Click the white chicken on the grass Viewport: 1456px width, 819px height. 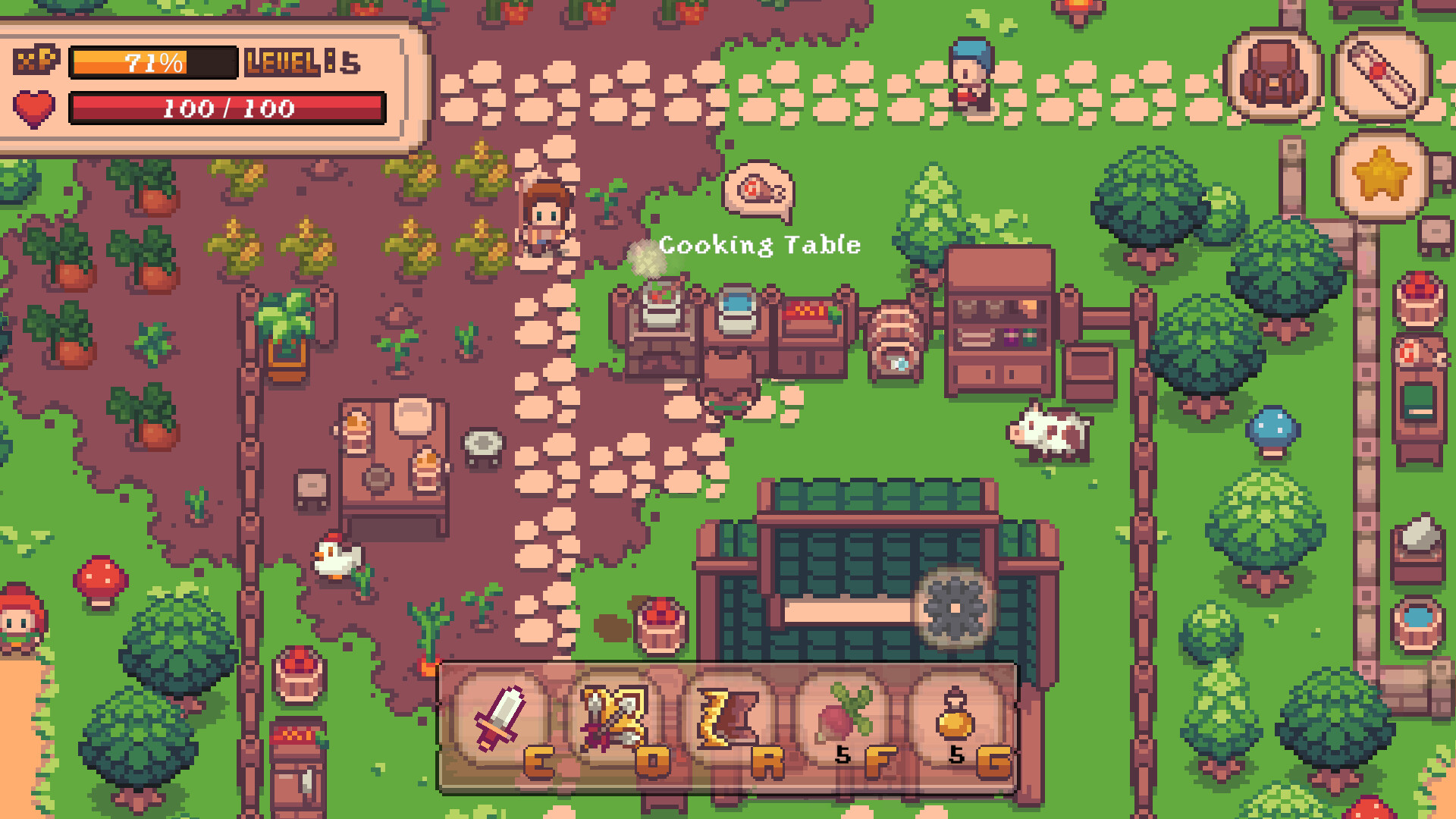(x=336, y=561)
